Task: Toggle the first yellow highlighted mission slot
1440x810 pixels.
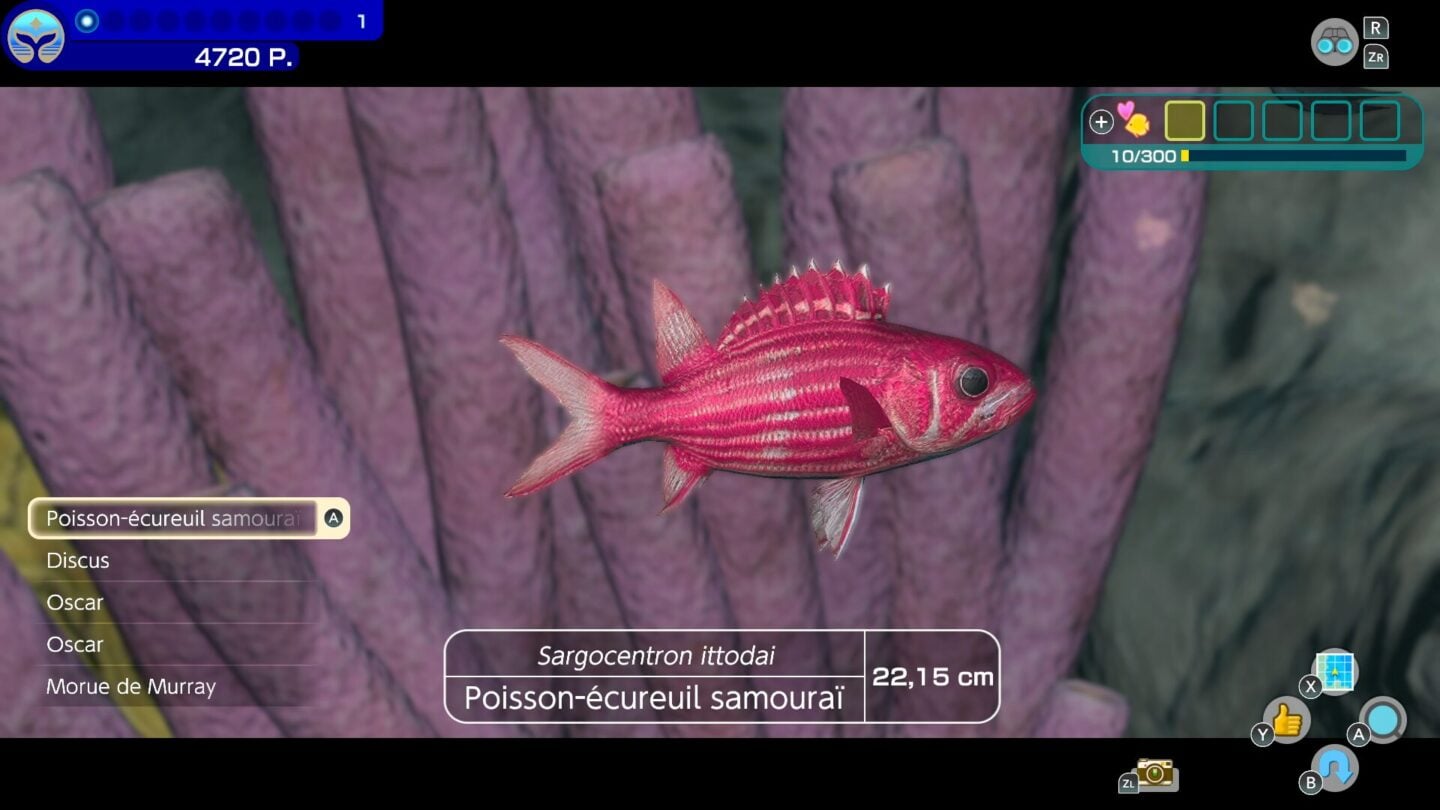Action: 1185,121
